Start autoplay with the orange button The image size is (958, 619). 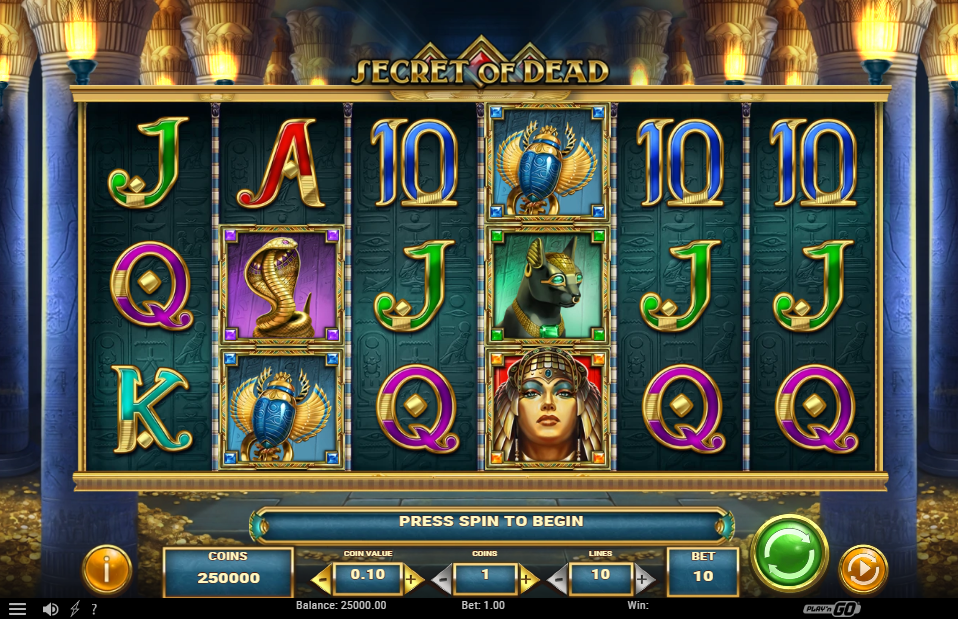pos(862,571)
